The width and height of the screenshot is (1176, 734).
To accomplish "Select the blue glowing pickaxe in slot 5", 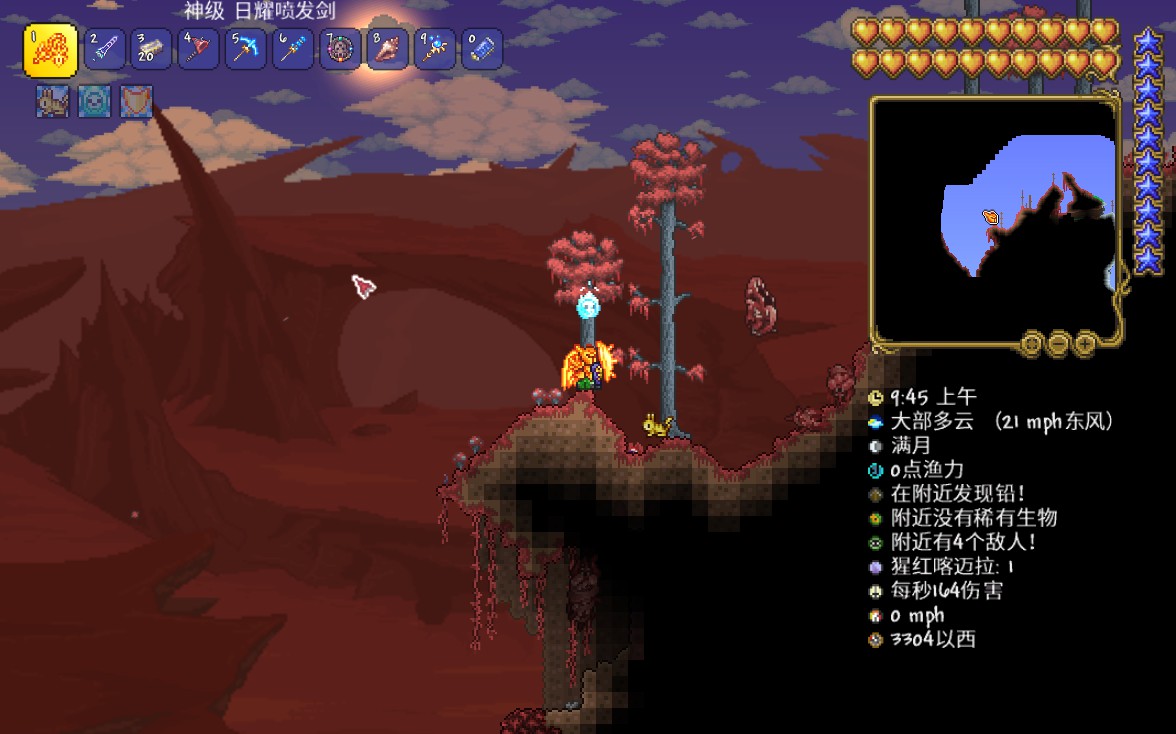I will click(246, 48).
